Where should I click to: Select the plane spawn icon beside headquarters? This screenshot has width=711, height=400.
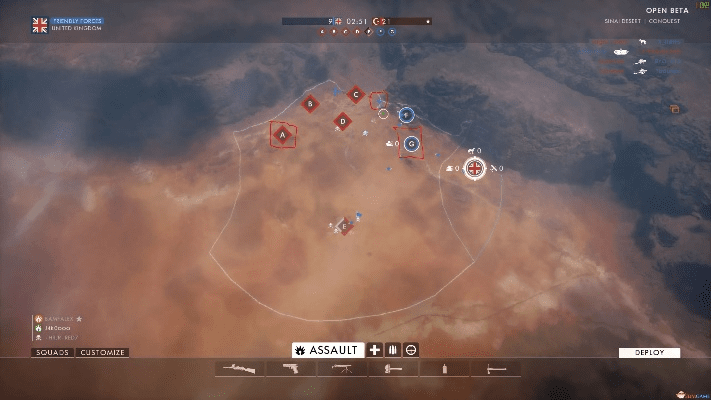pyautogui.click(x=495, y=168)
